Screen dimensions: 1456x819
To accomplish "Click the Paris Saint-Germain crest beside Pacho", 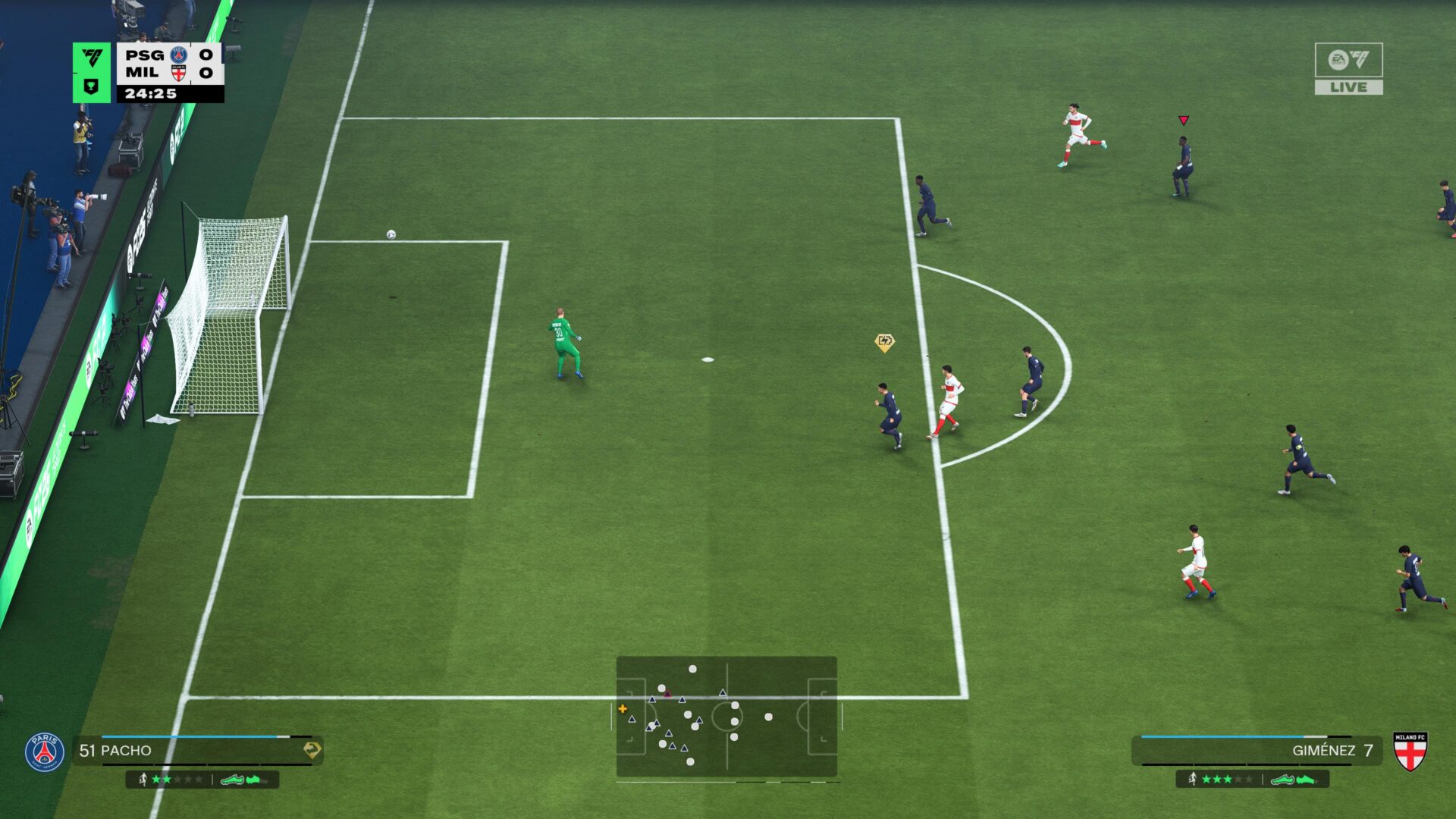I will 45,752.
